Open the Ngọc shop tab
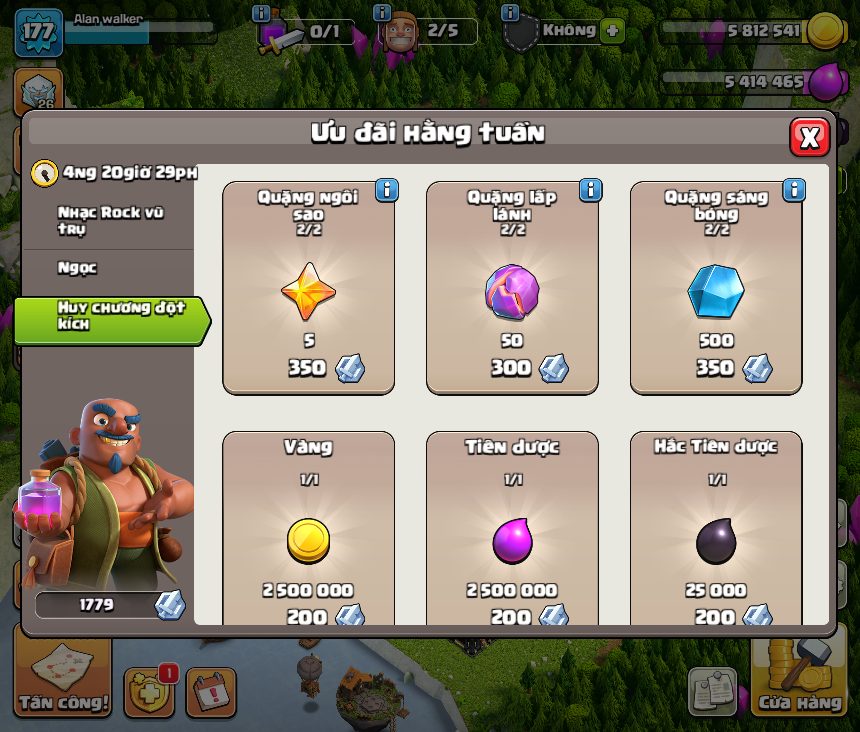The image size is (860, 732). tap(78, 268)
